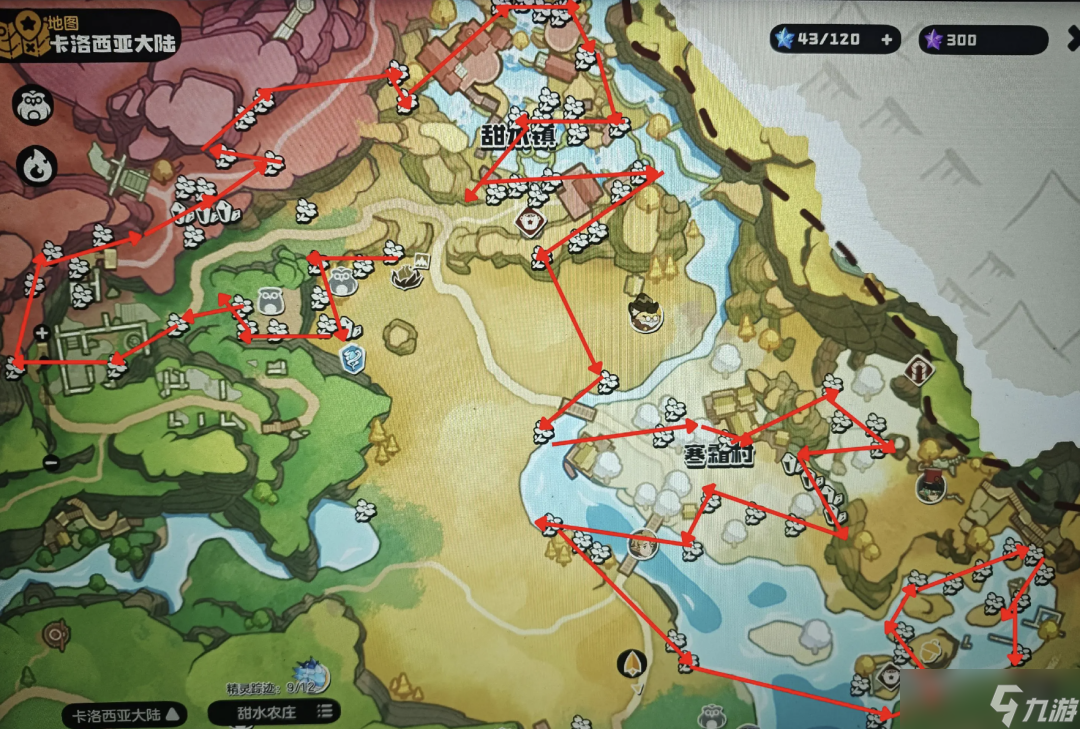
Task: Zoom in with the plus button
Action: coord(42,333)
